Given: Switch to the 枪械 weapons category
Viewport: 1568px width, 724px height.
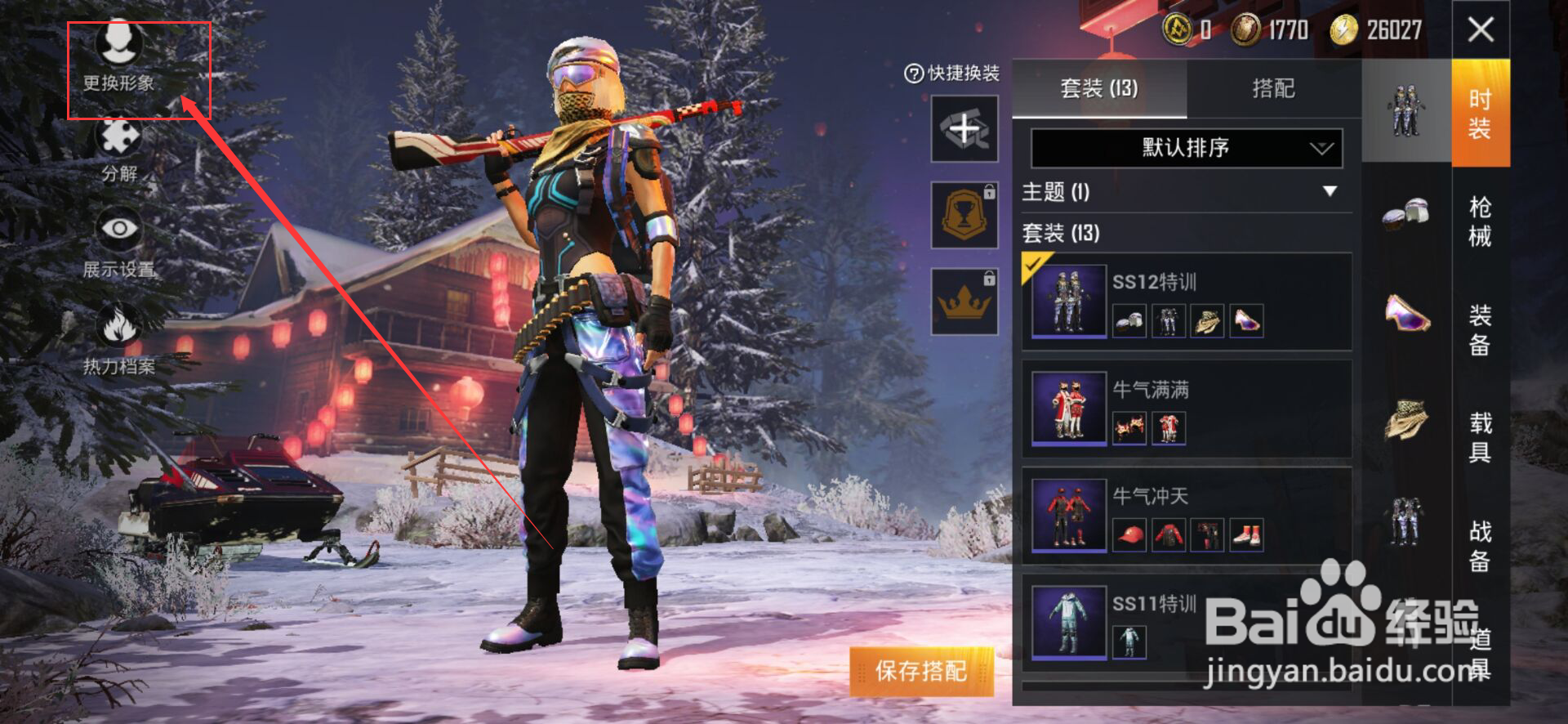Looking at the screenshot, I should [x=1480, y=221].
